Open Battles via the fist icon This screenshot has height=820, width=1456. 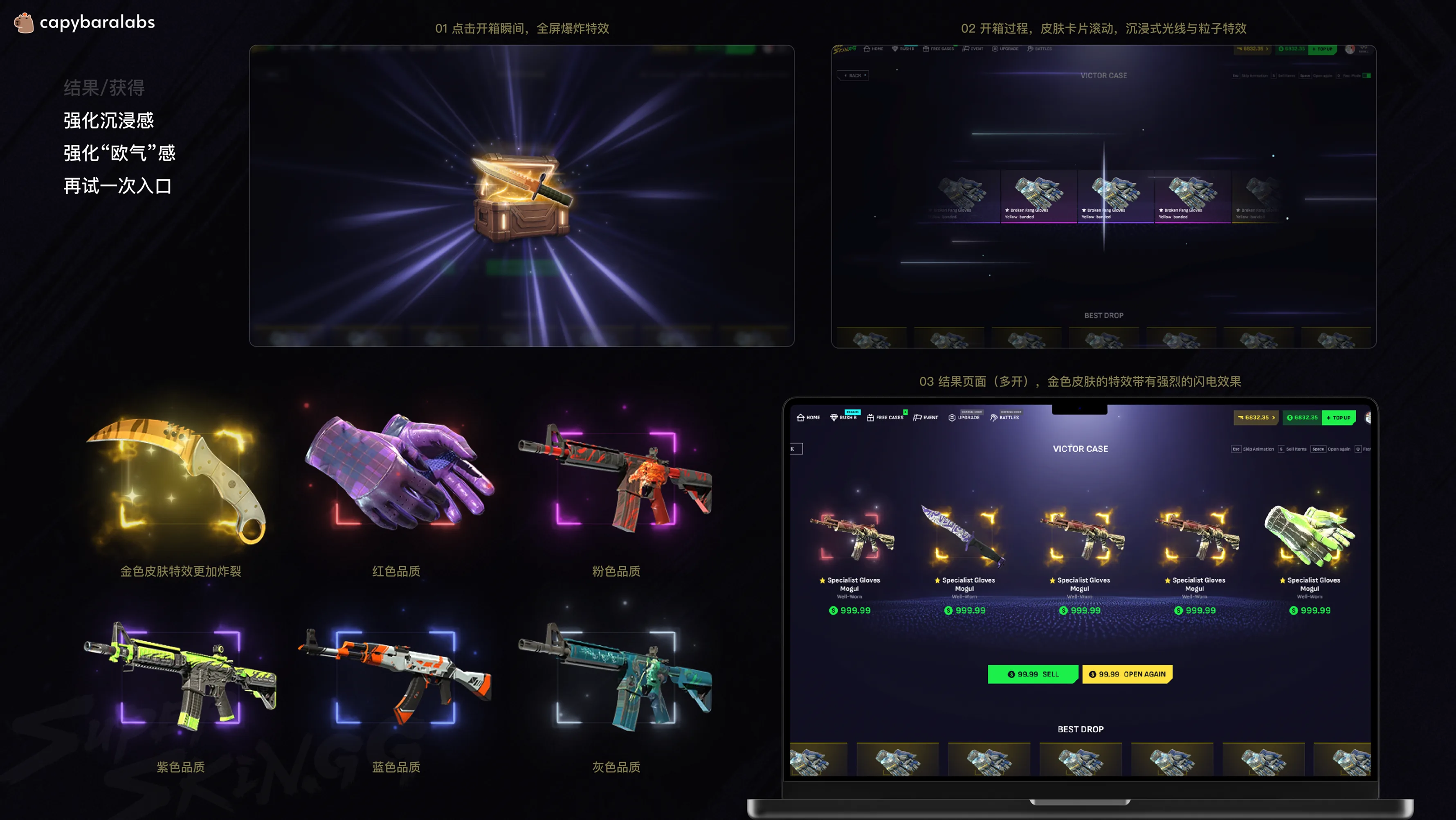1030,49
